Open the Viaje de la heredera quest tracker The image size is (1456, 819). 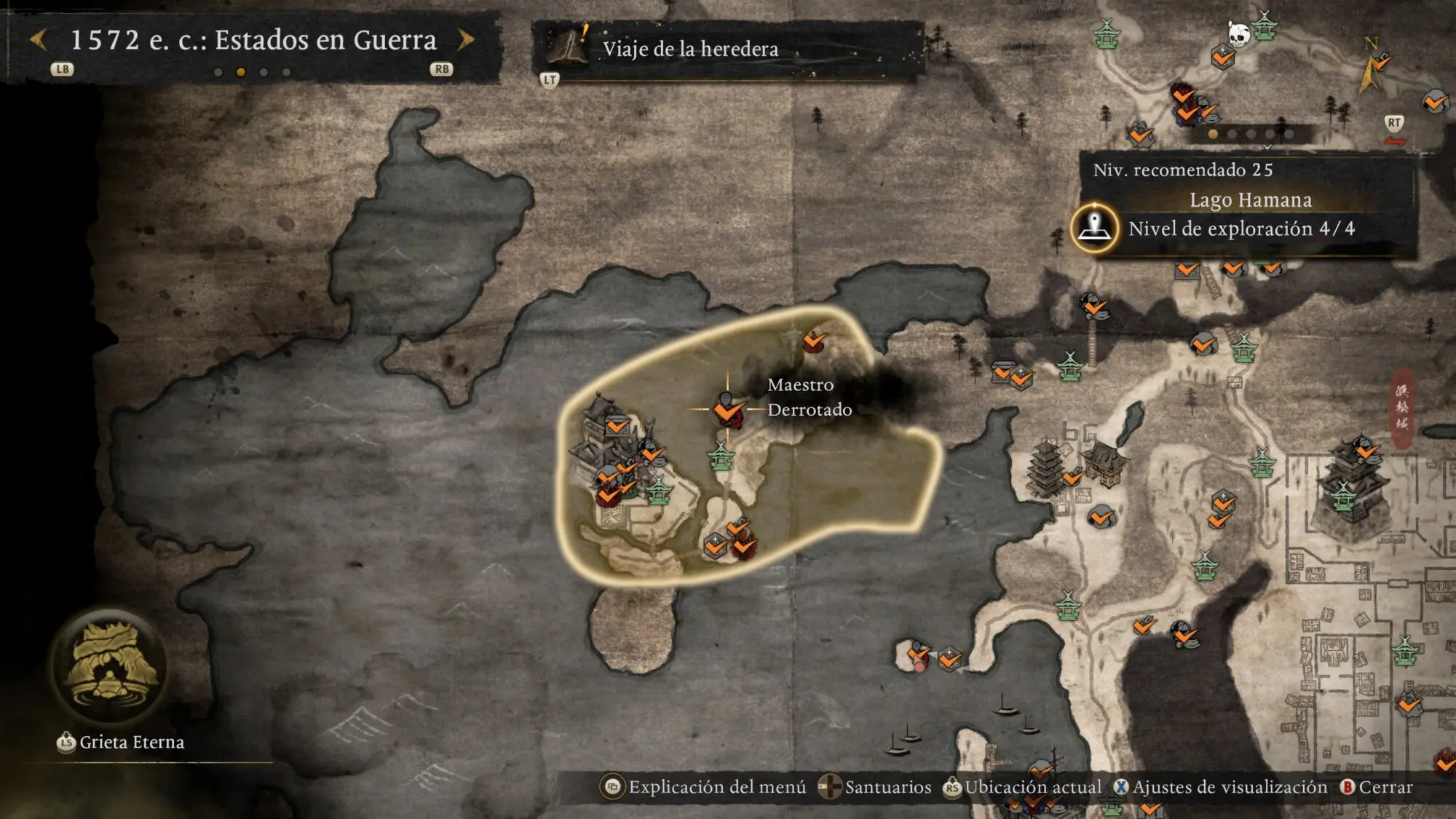coord(690,49)
